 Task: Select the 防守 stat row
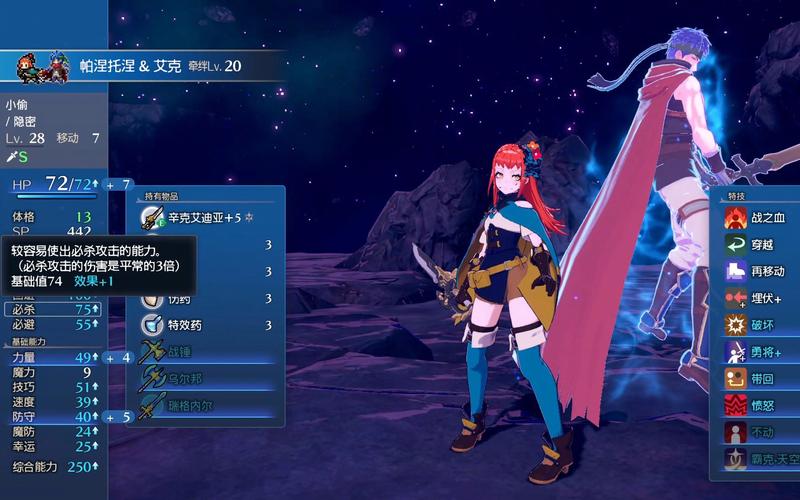(52, 417)
